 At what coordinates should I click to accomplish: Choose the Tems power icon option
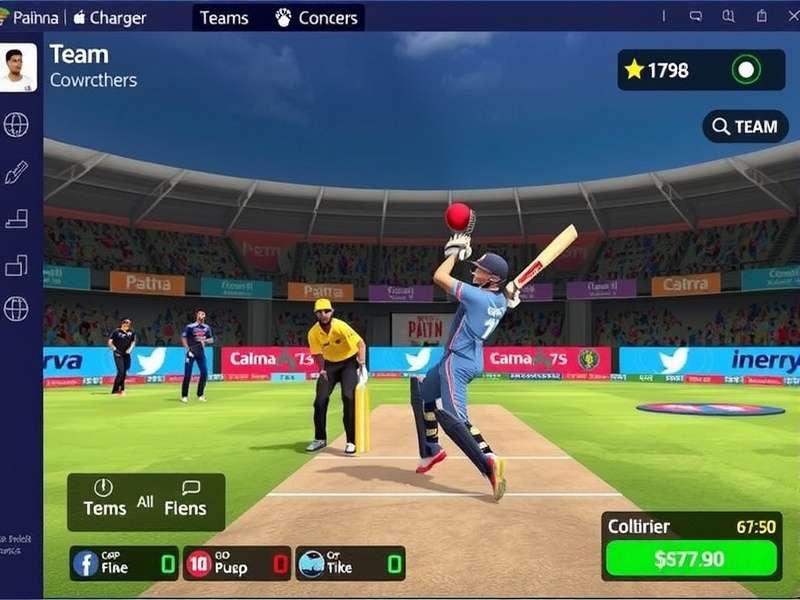click(x=104, y=498)
